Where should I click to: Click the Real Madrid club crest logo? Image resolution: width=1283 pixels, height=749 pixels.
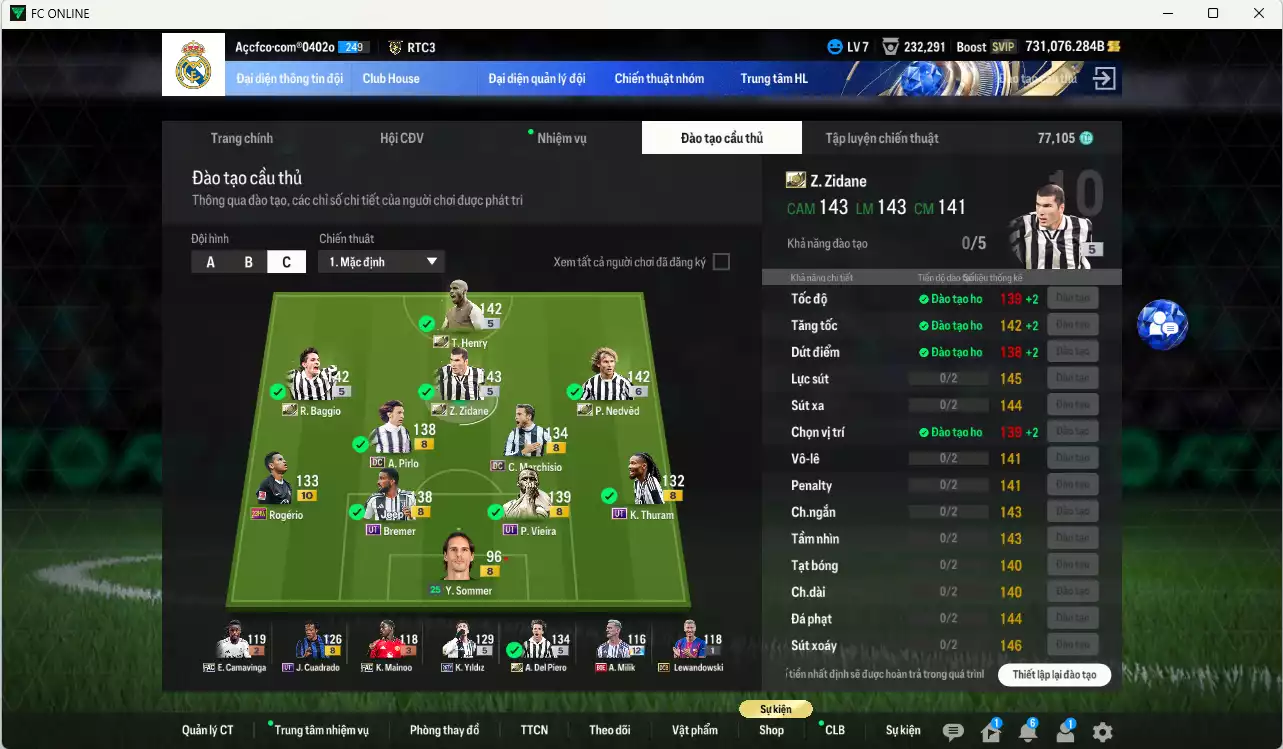193,63
